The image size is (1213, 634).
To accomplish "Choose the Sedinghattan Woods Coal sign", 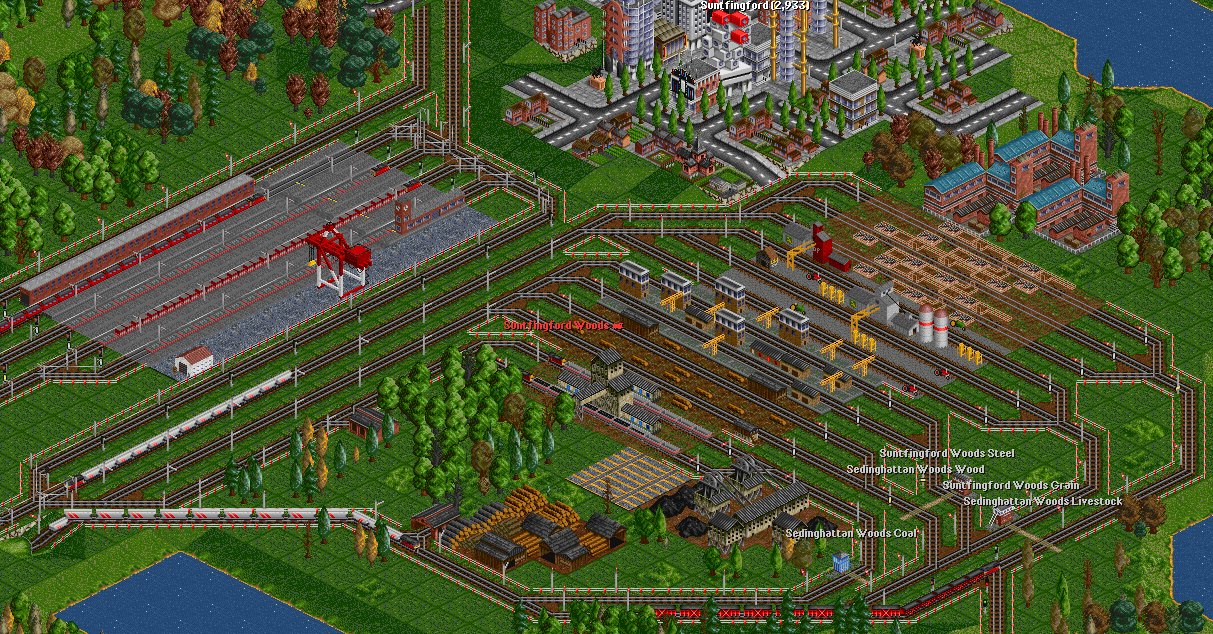I will click(850, 533).
